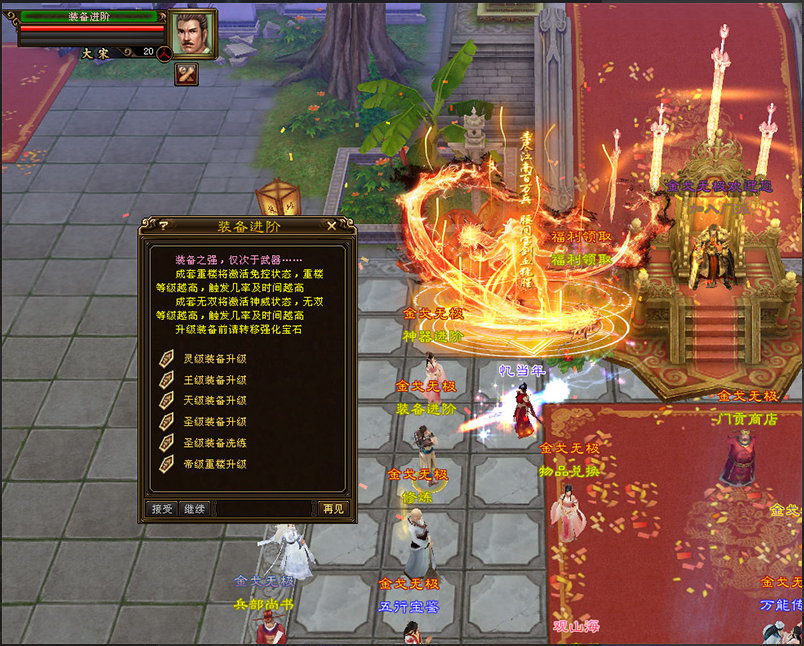Open 帝级重楼升级 option
This screenshot has height=646, width=804.
point(214,464)
